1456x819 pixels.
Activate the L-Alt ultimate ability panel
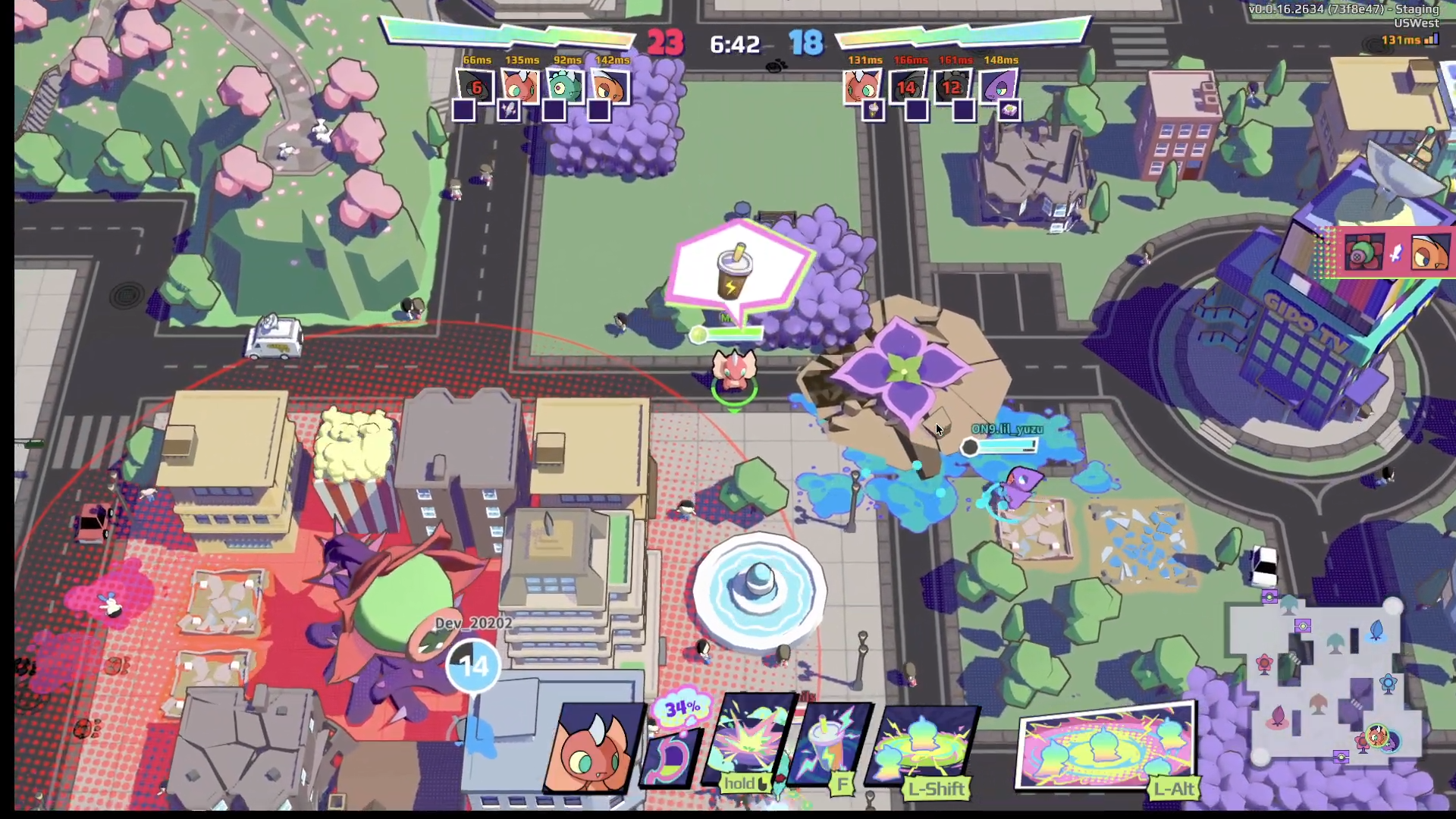[x=1106, y=748]
